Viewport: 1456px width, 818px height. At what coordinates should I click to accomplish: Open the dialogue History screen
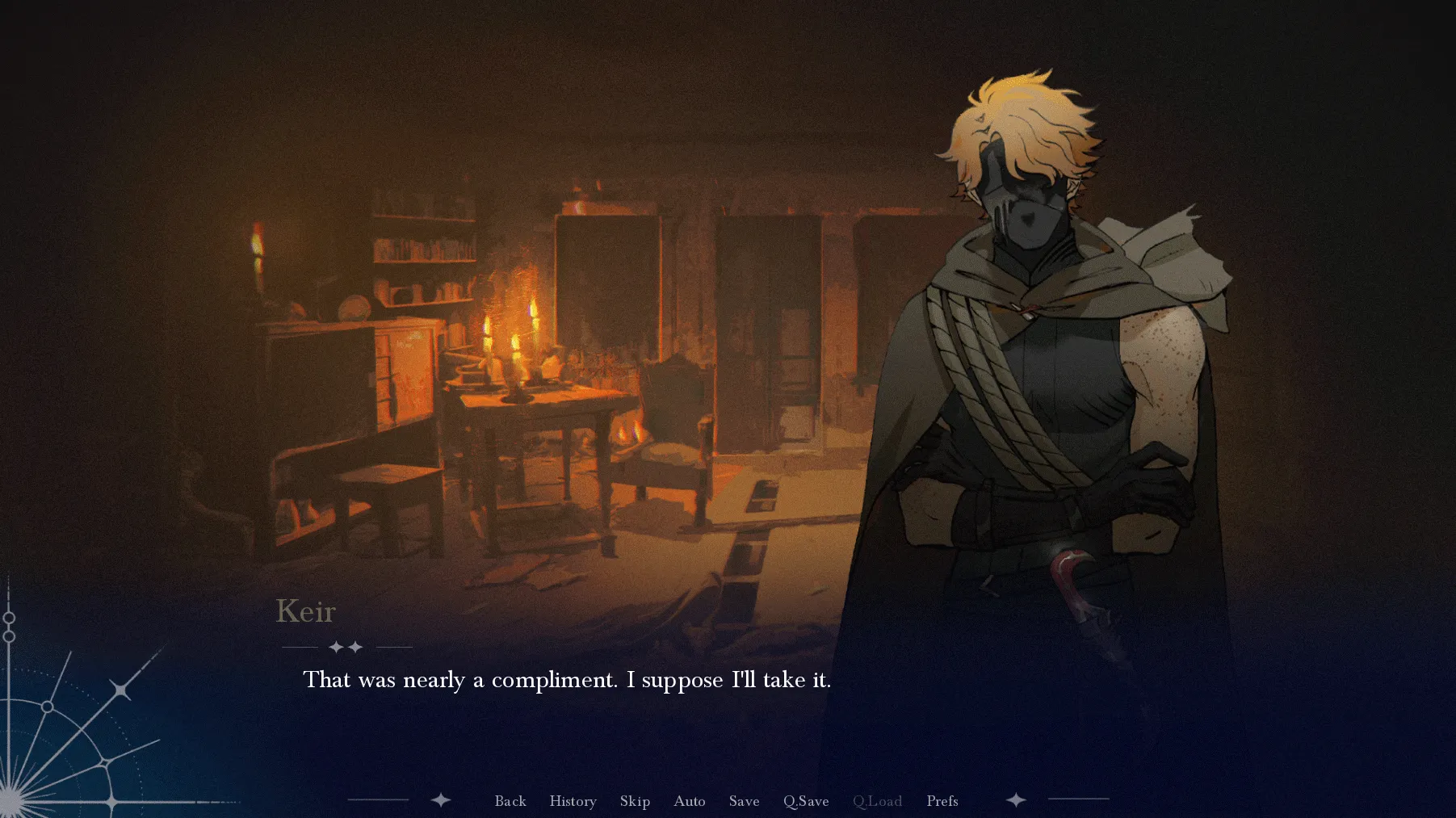[573, 801]
